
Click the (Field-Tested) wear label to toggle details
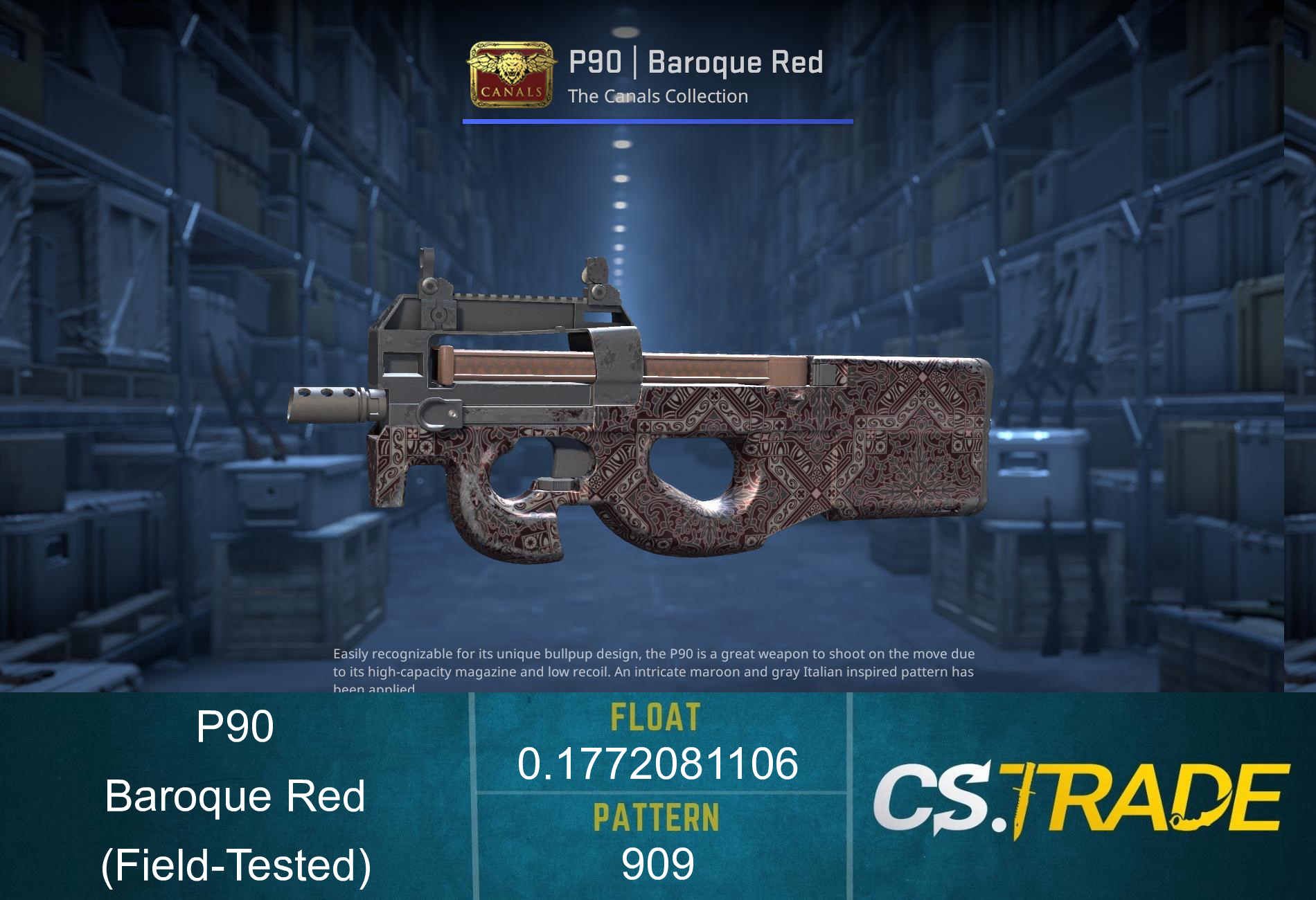coord(239,865)
